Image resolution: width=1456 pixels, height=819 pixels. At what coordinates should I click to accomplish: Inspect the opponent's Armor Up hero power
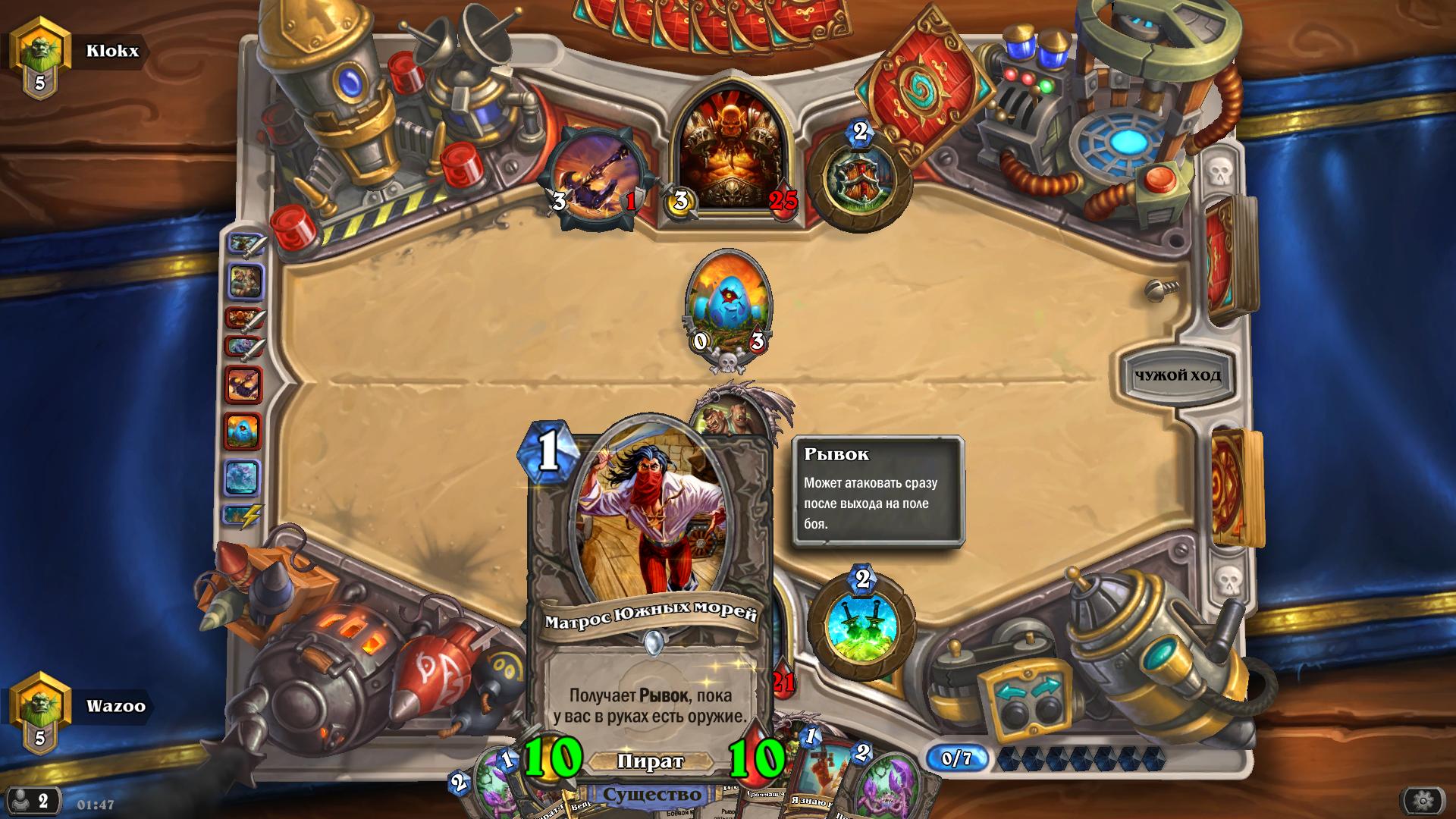point(859,180)
